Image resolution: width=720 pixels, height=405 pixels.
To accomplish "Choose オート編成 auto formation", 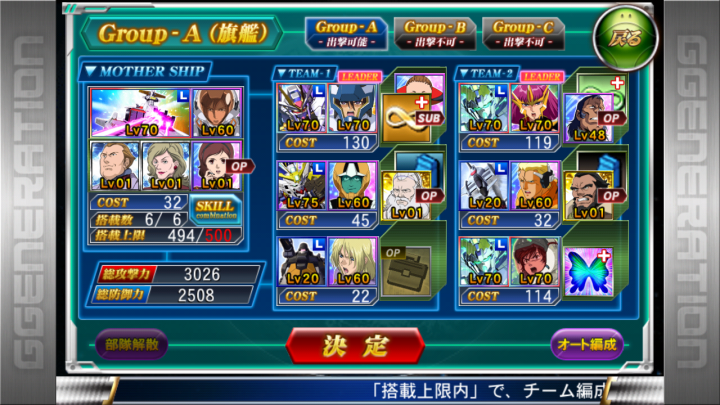I will pyautogui.click(x=587, y=344).
